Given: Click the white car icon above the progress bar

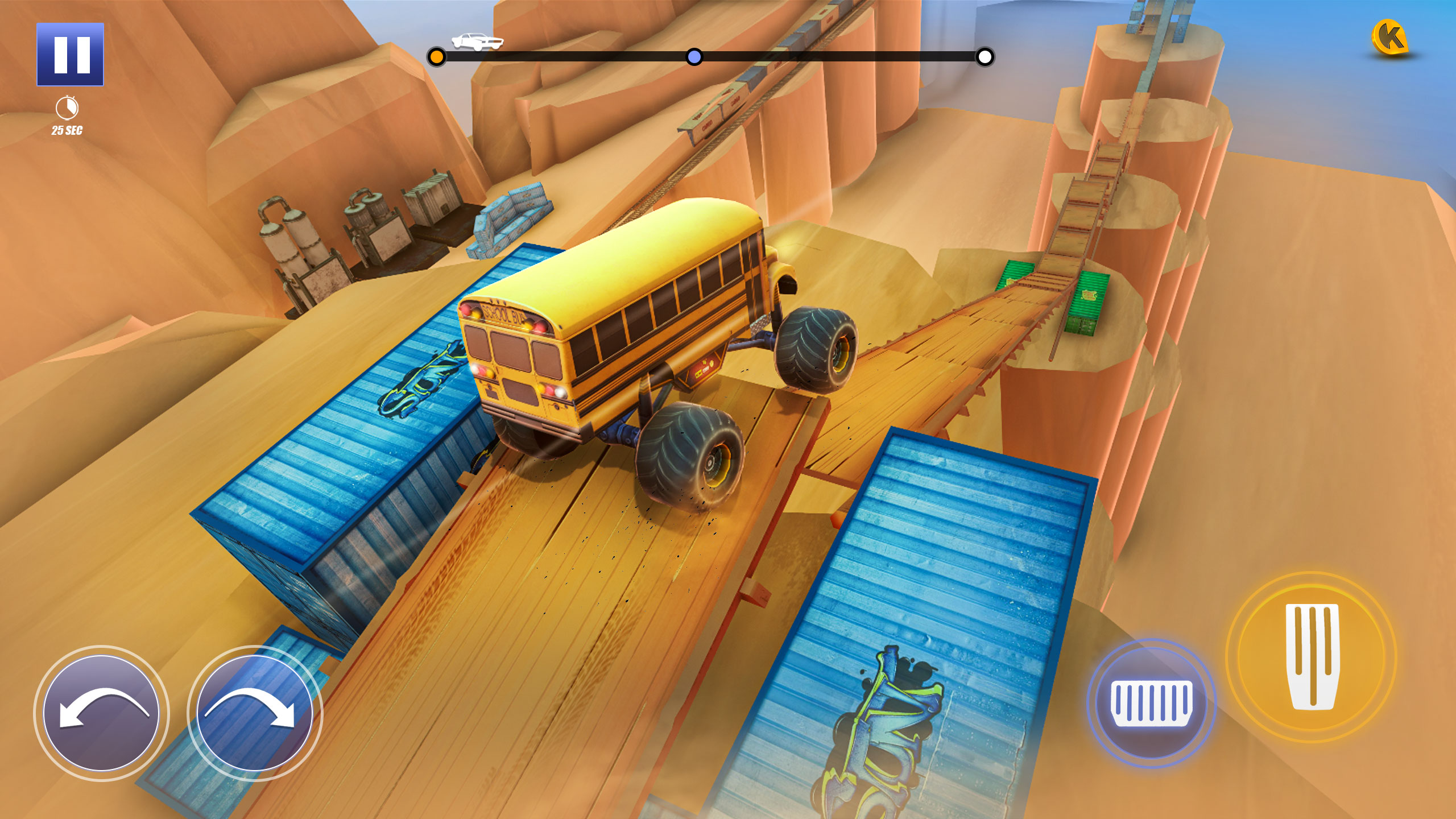Looking at the screenshot, I should pos(477,40).
